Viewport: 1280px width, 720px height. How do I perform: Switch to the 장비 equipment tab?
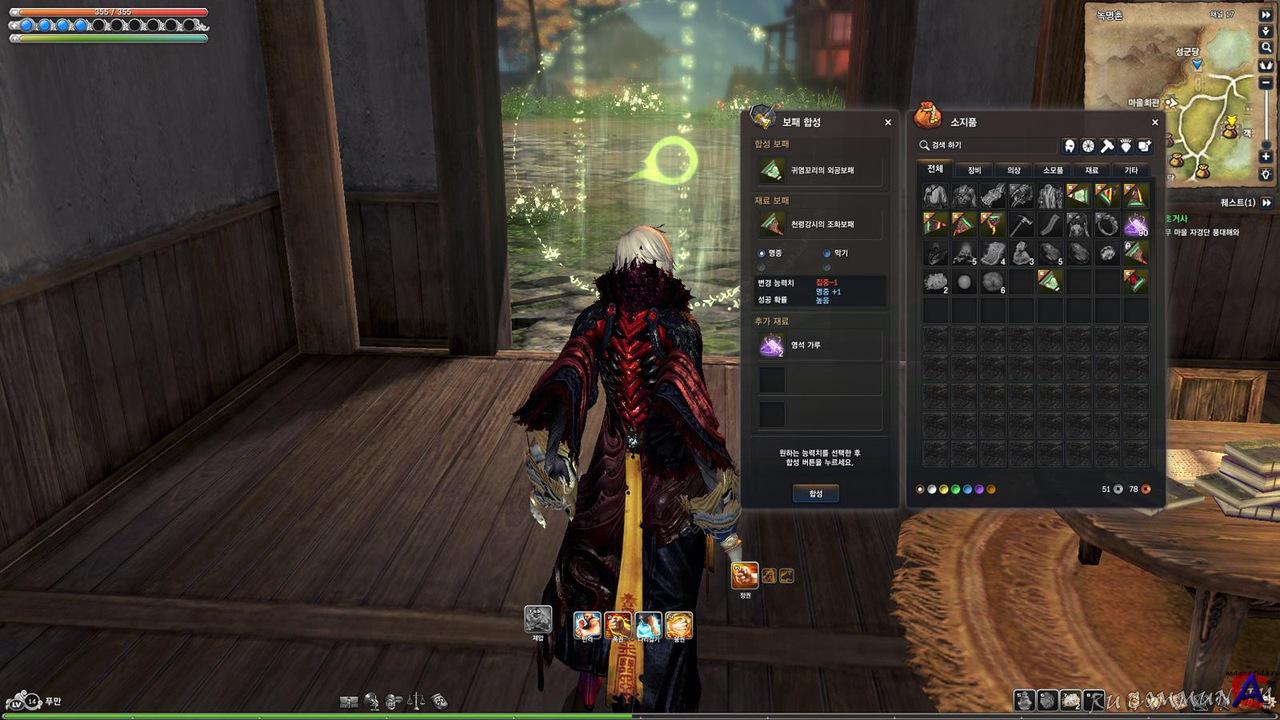click(x=974, y=170)
